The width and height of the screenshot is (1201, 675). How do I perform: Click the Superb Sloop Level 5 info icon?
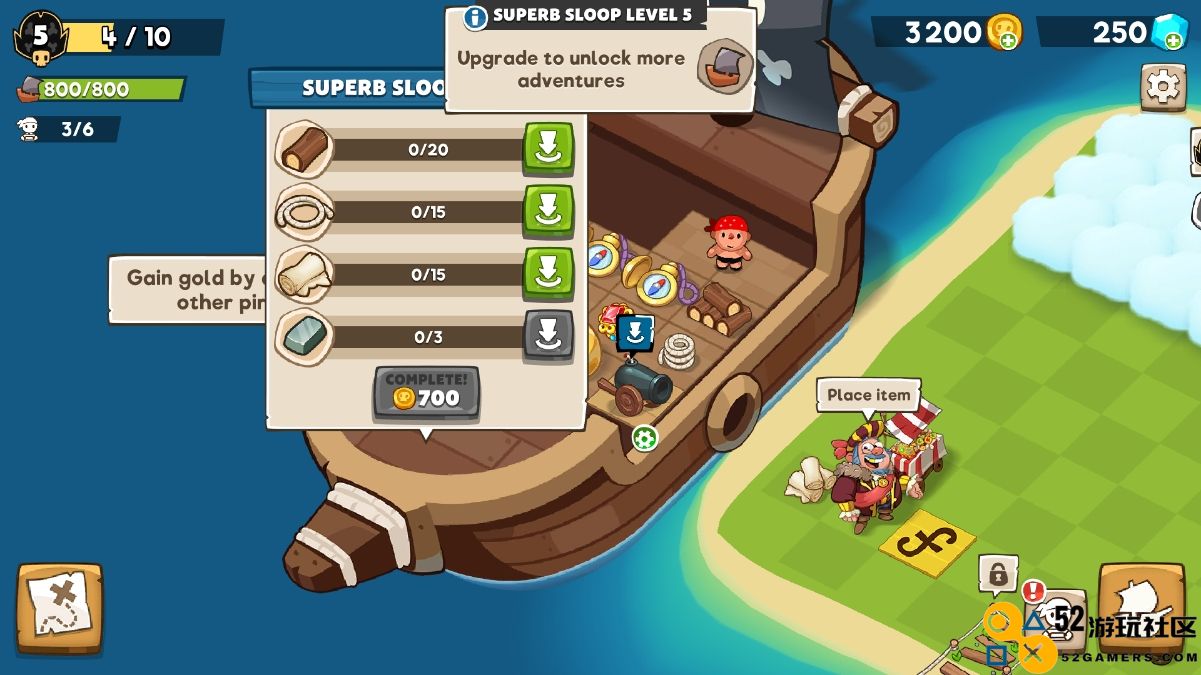[476, 17]
